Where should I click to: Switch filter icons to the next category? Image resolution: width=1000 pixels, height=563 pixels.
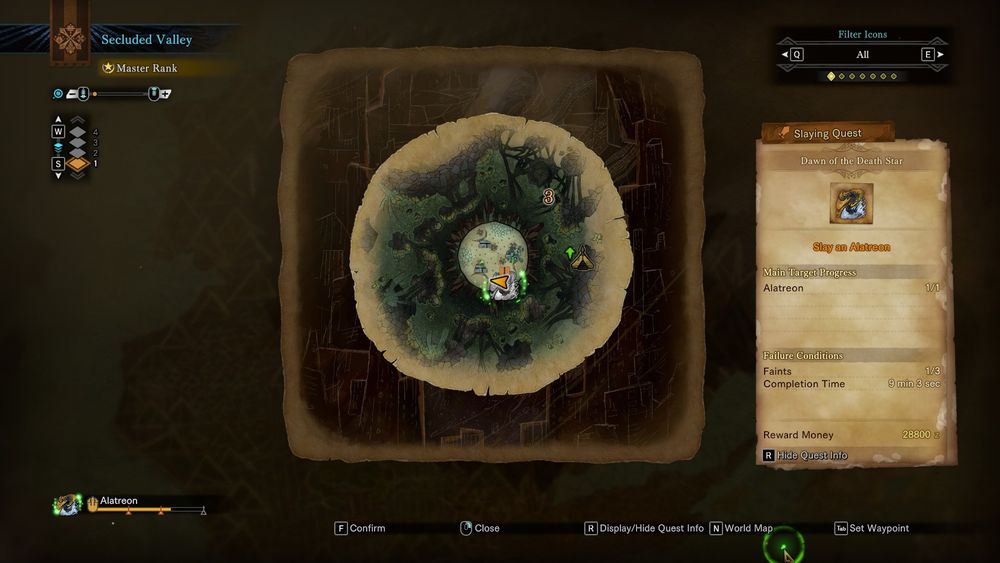928,55
